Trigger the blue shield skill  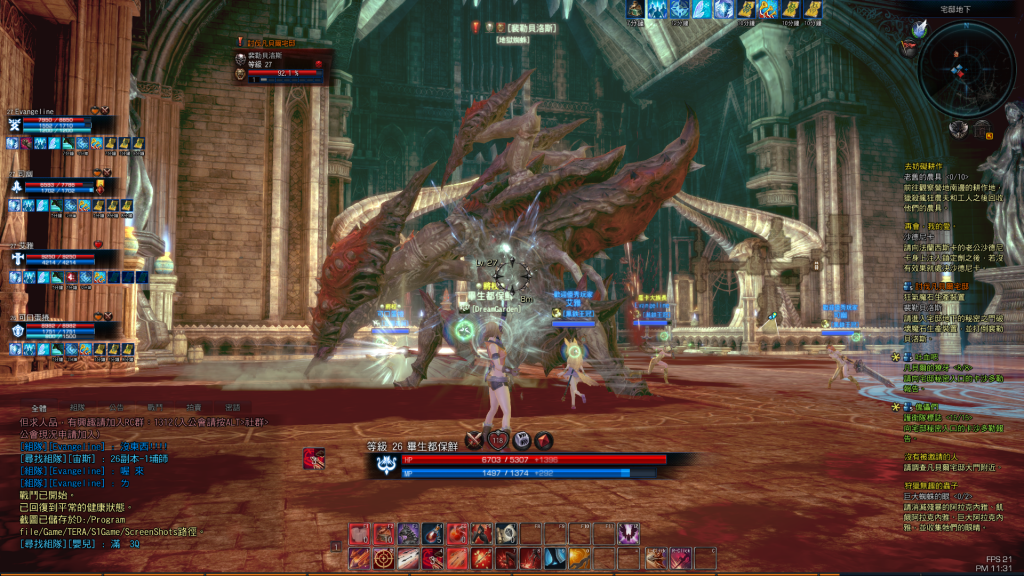[555, 558]
